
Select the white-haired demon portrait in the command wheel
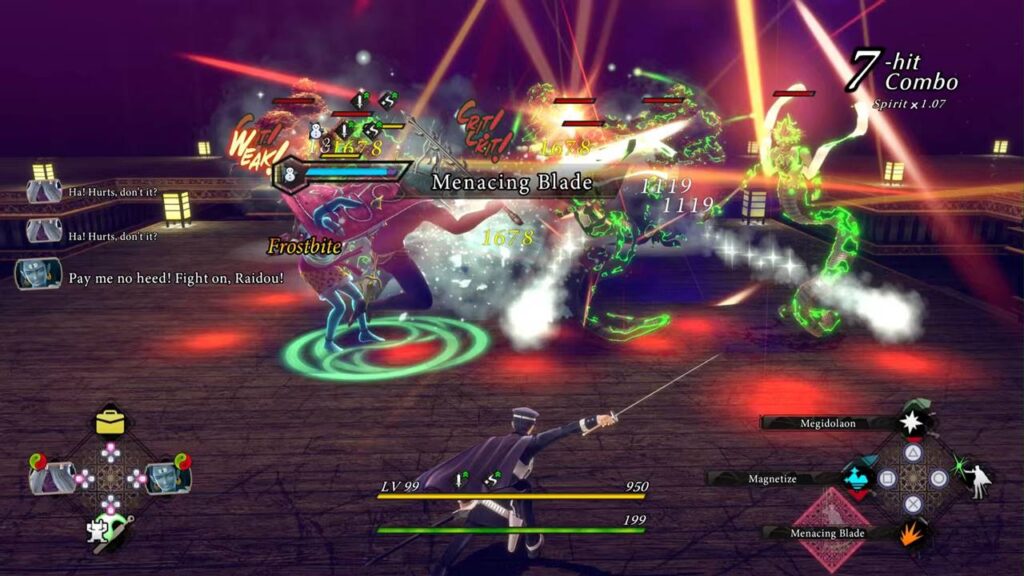pos(50,477)
